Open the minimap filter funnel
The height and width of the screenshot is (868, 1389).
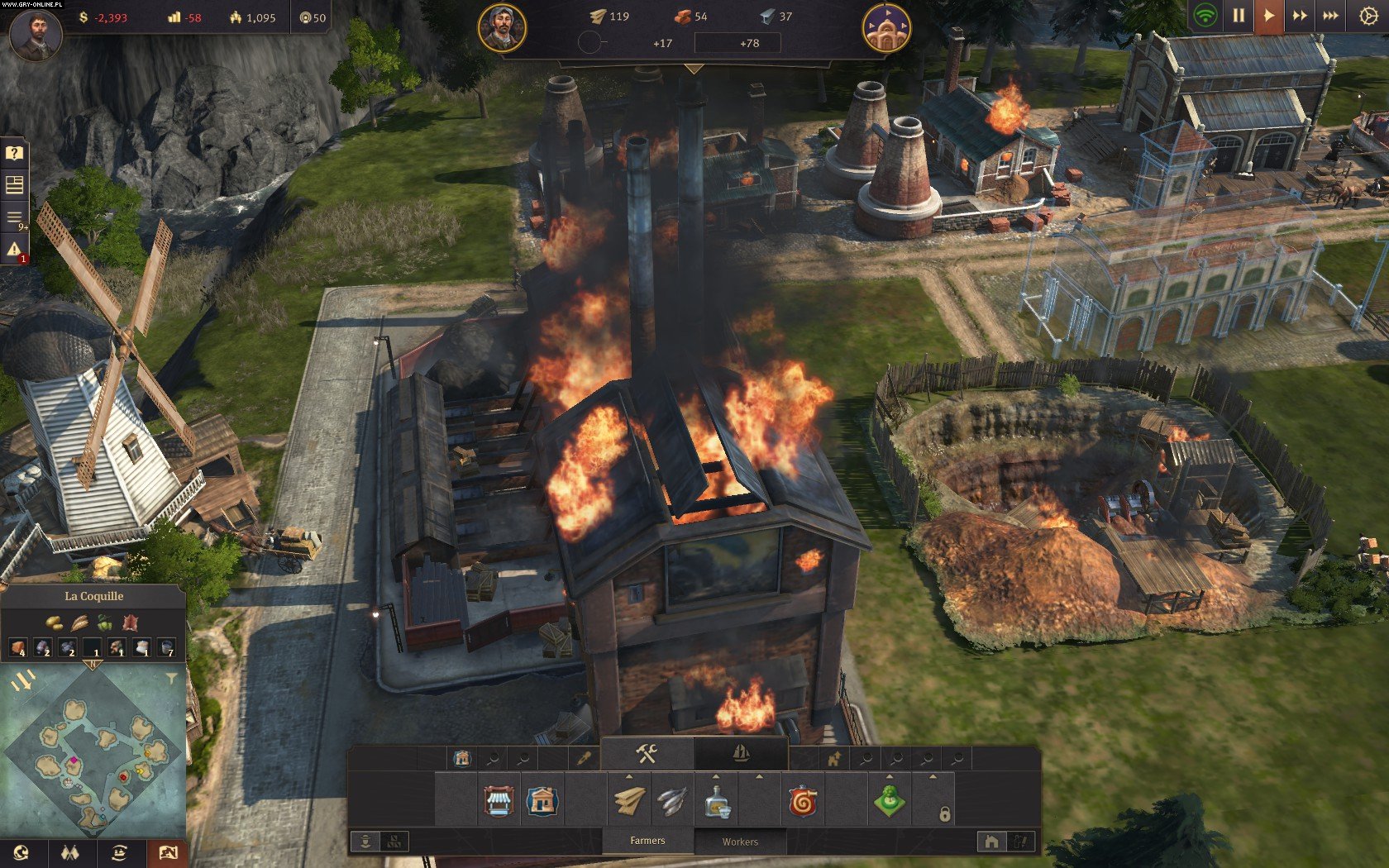pyautogui.click(x=171, y=679)
